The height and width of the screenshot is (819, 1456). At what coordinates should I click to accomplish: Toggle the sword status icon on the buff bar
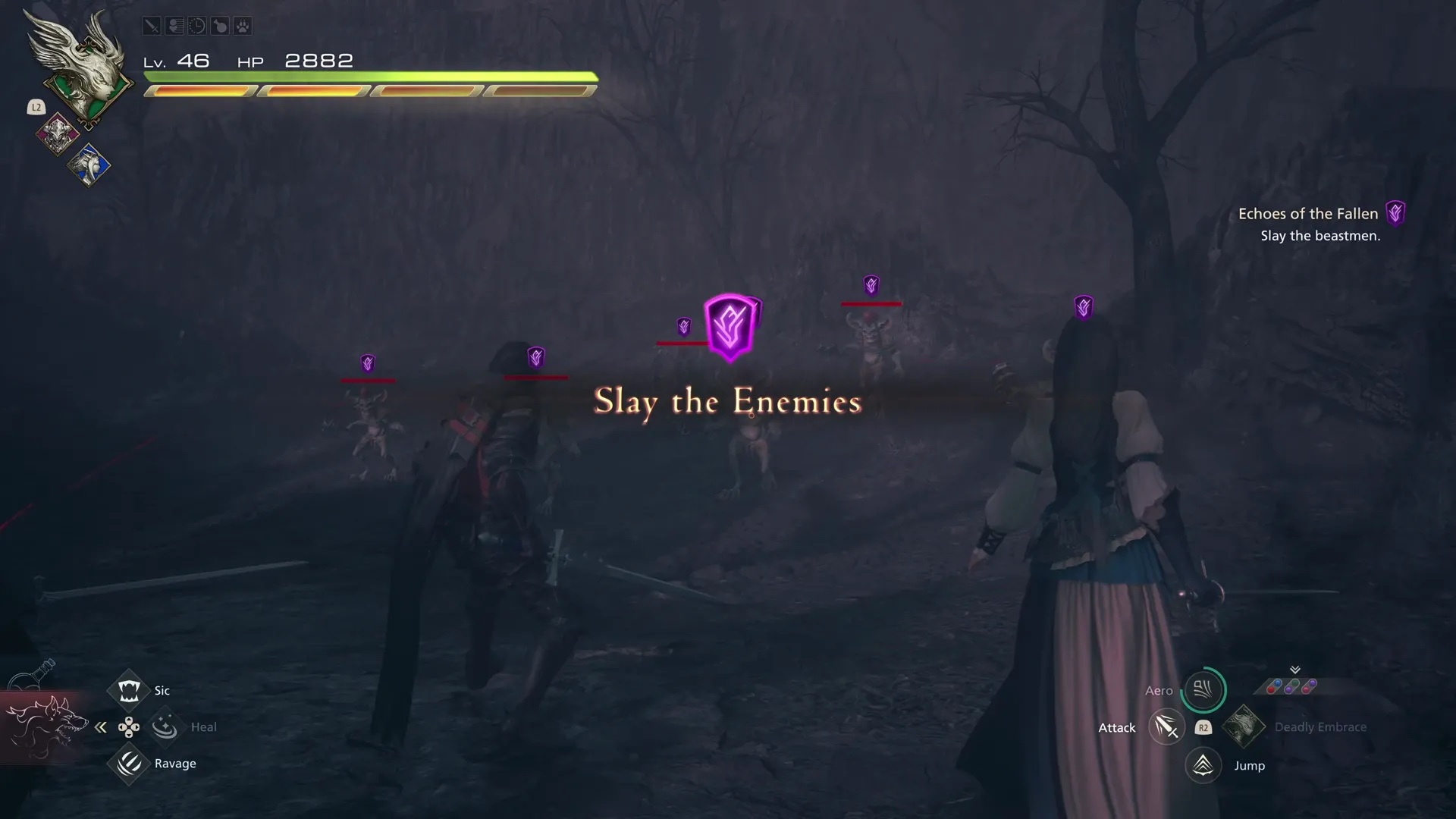click(152, 25)
